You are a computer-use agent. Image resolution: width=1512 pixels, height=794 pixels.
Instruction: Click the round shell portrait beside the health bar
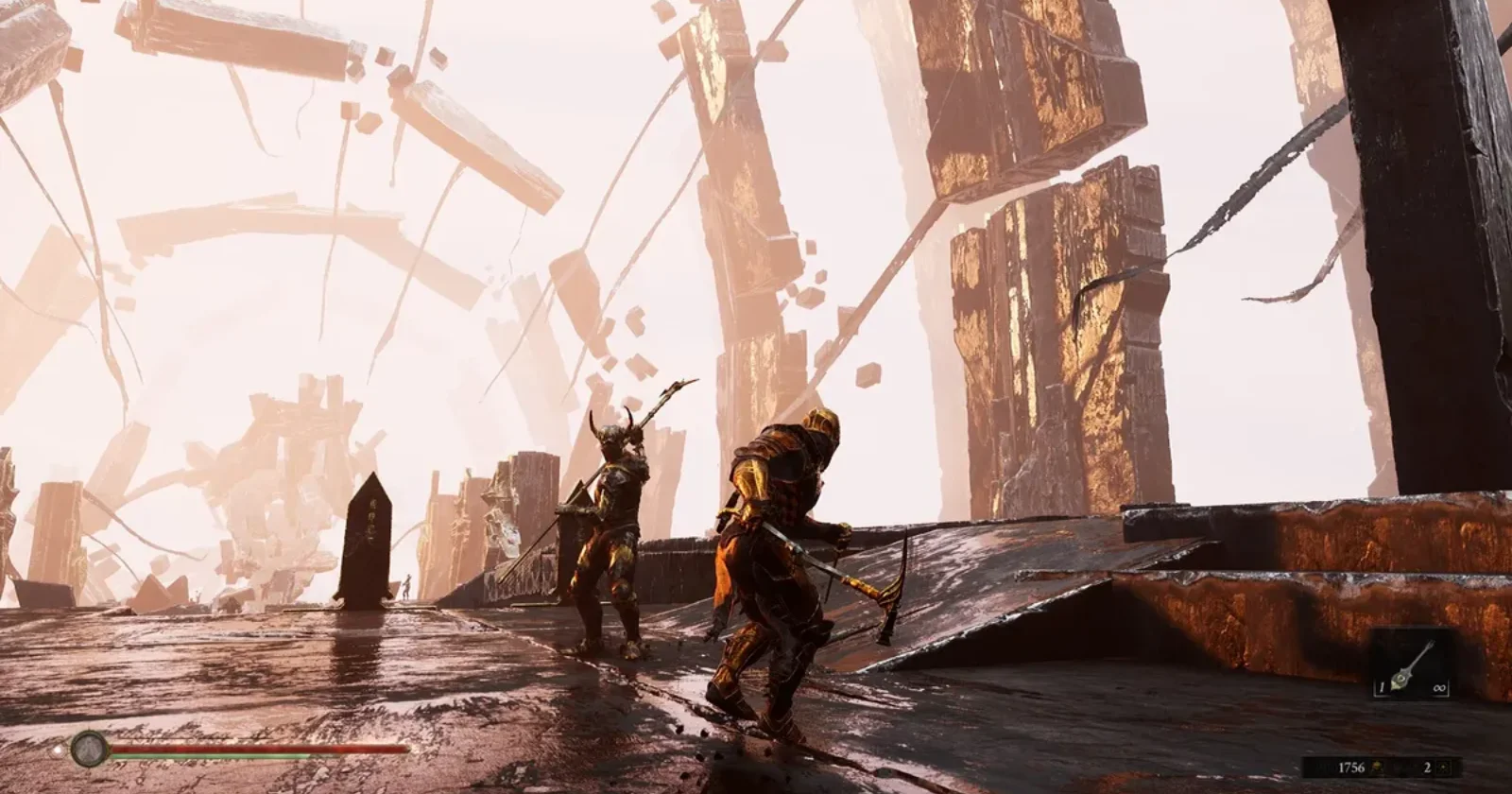point(89,748)
